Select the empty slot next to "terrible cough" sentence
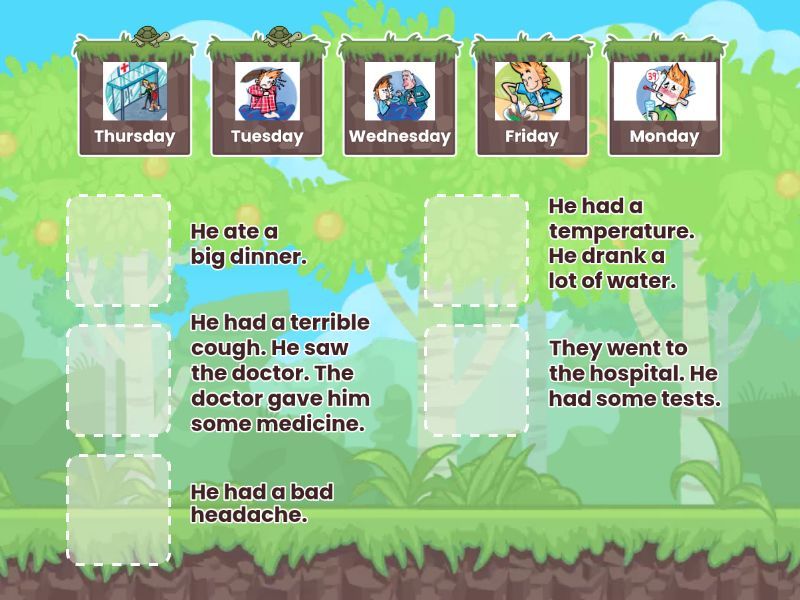This screenshot has height=600, width=800. [119, 380]
